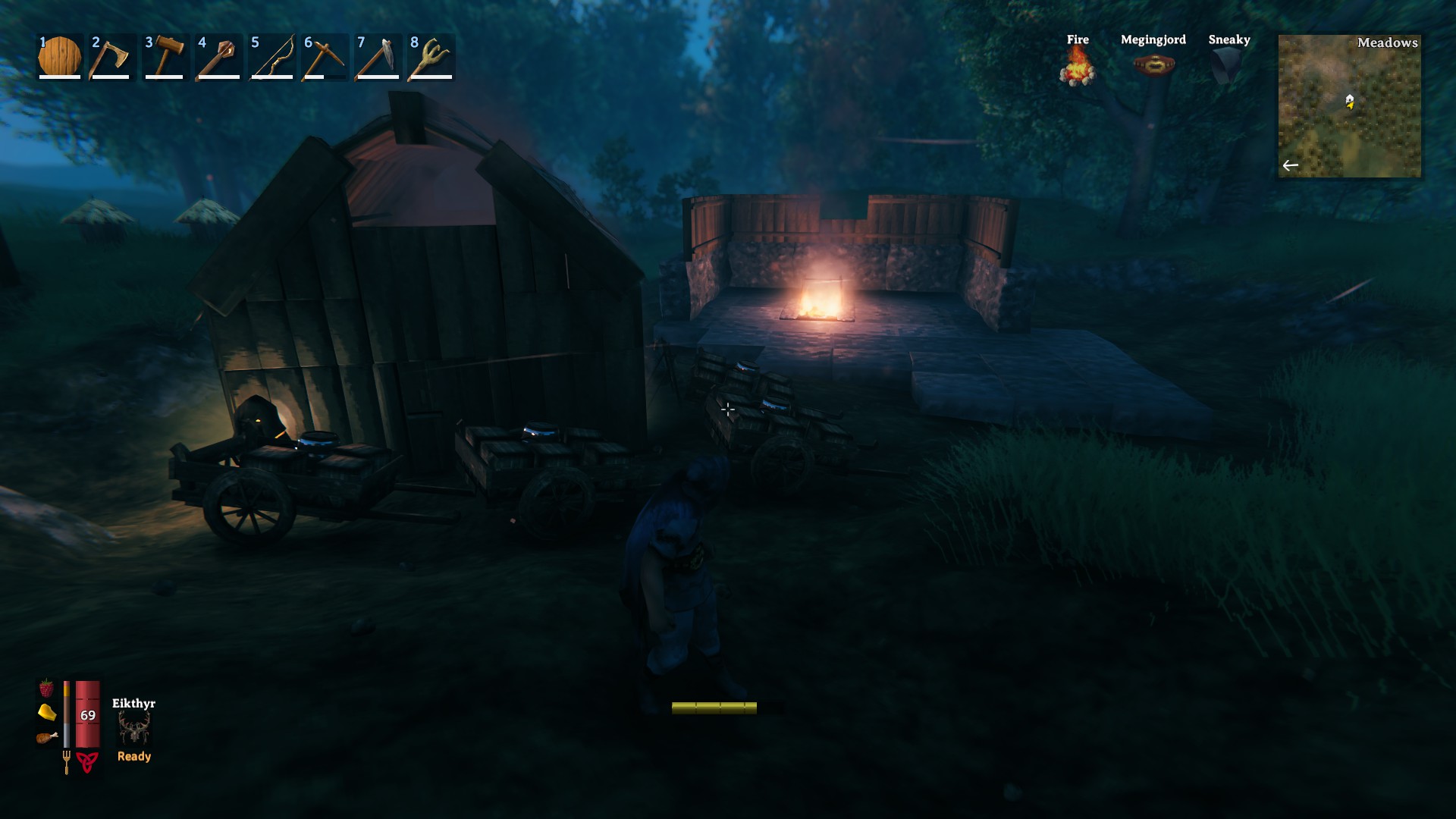Activate Eikthyr power via the Ready label

[133, 756]
